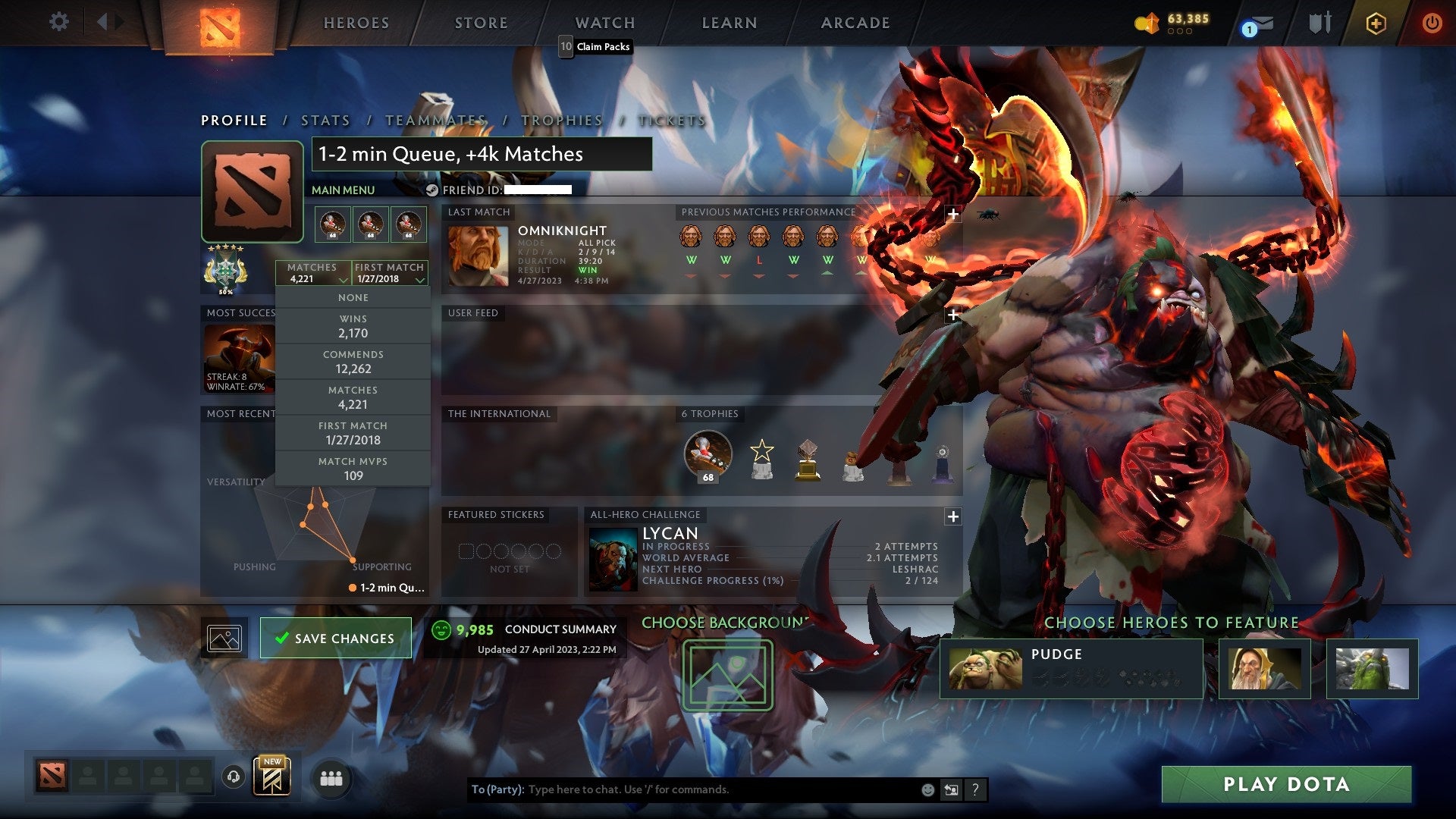1456x819 pixels.
Task: Switch to the STATS tab
Action: [x=325, y=120]
